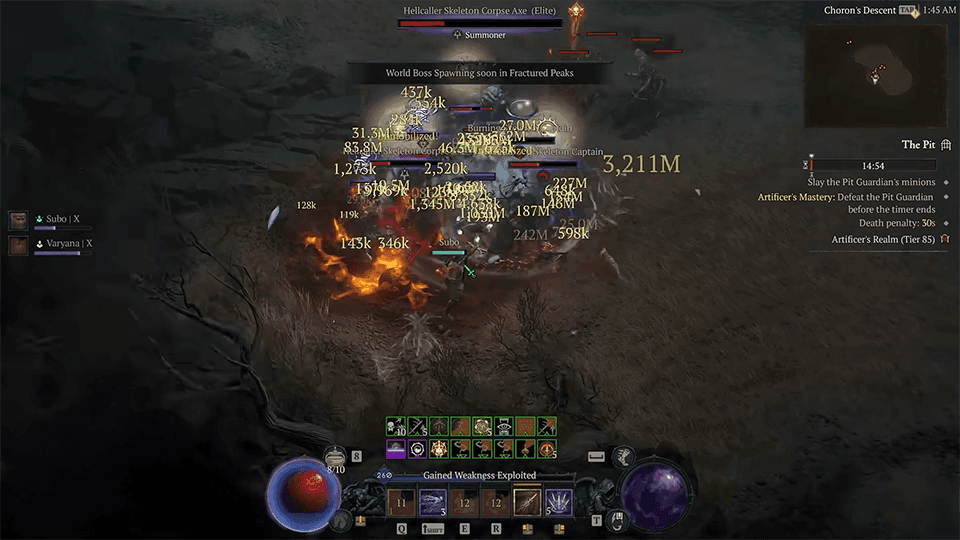Select Subo's party portrait
960x540 pixels.
point(18,220)
